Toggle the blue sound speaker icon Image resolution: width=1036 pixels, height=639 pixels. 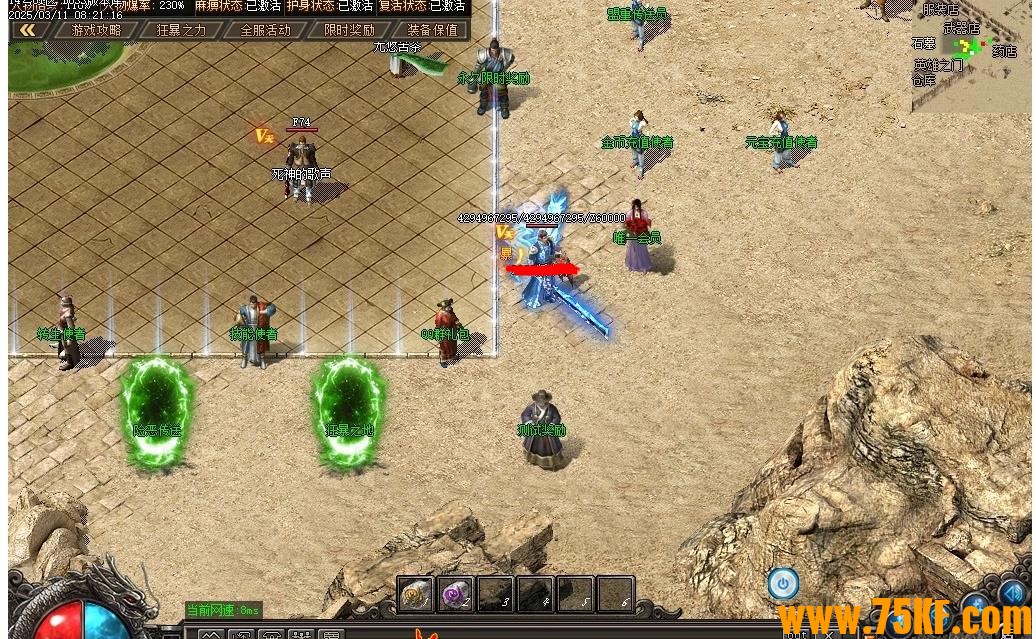1014,594
